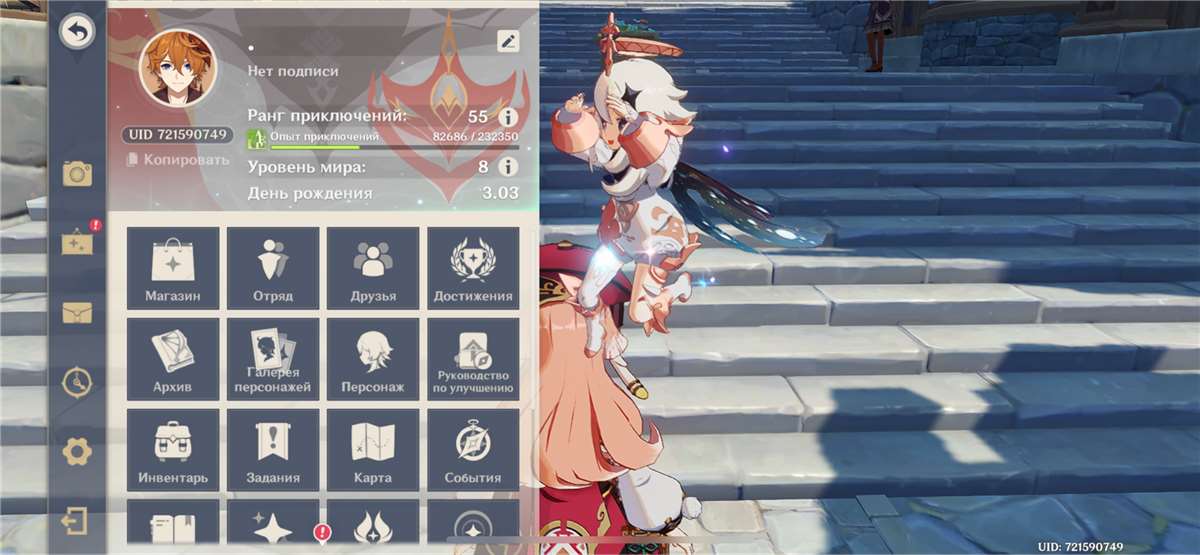Open the Магазин shop menu
The image size is (1200, 555).
[173, 267]
